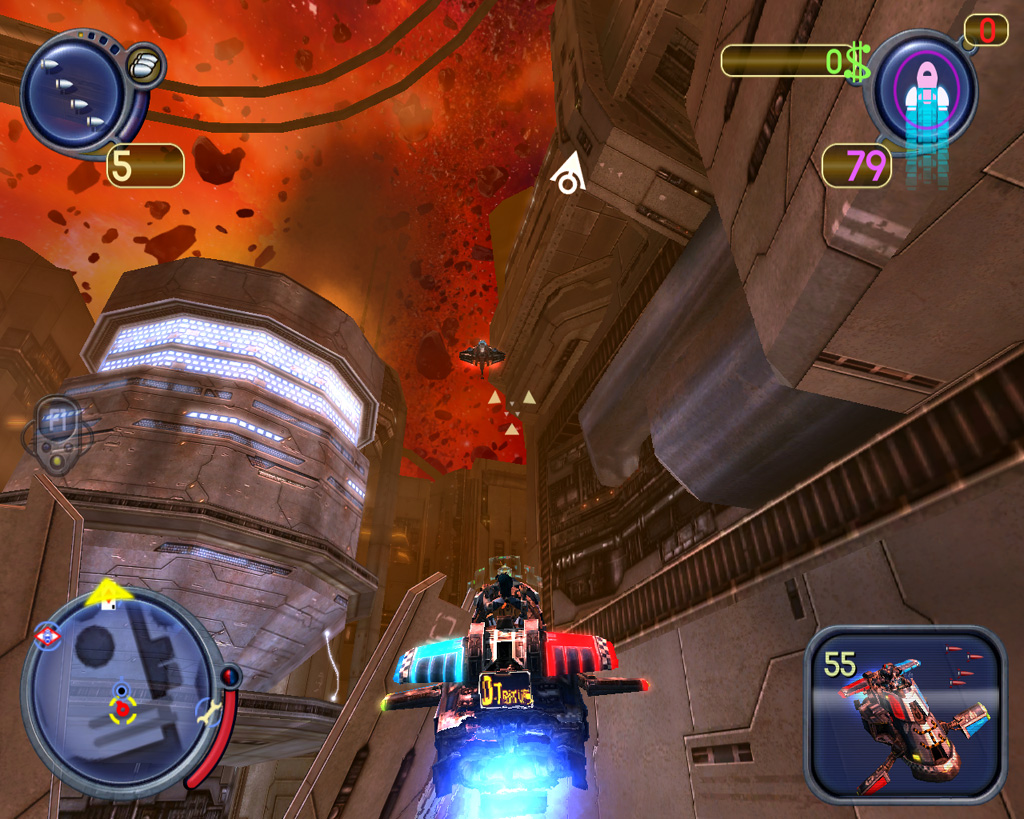Select the bullet ammo weapon gauge

(74, 91)
